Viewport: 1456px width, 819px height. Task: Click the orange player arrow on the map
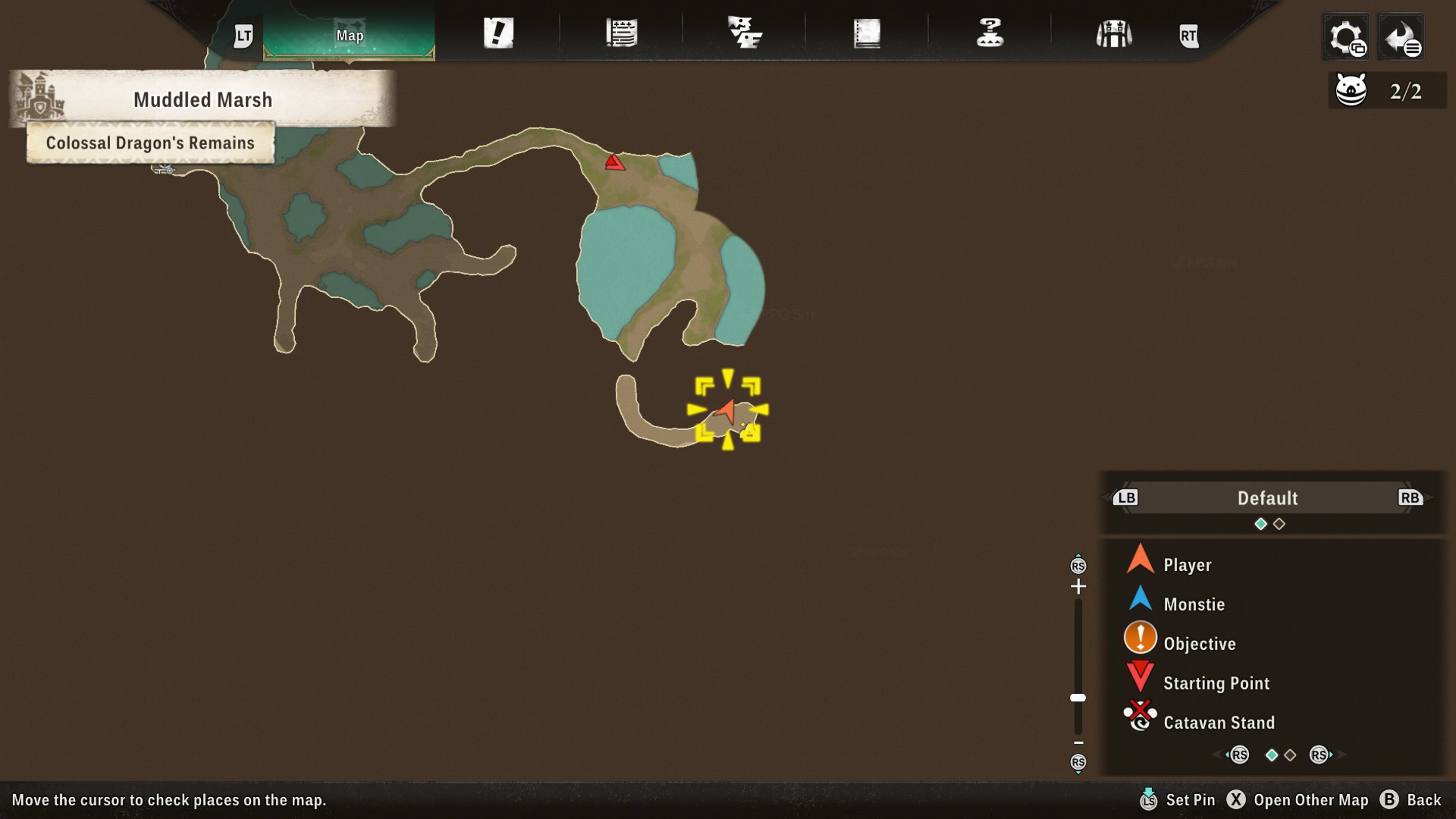pyautogui.click(x=726, y=410)
